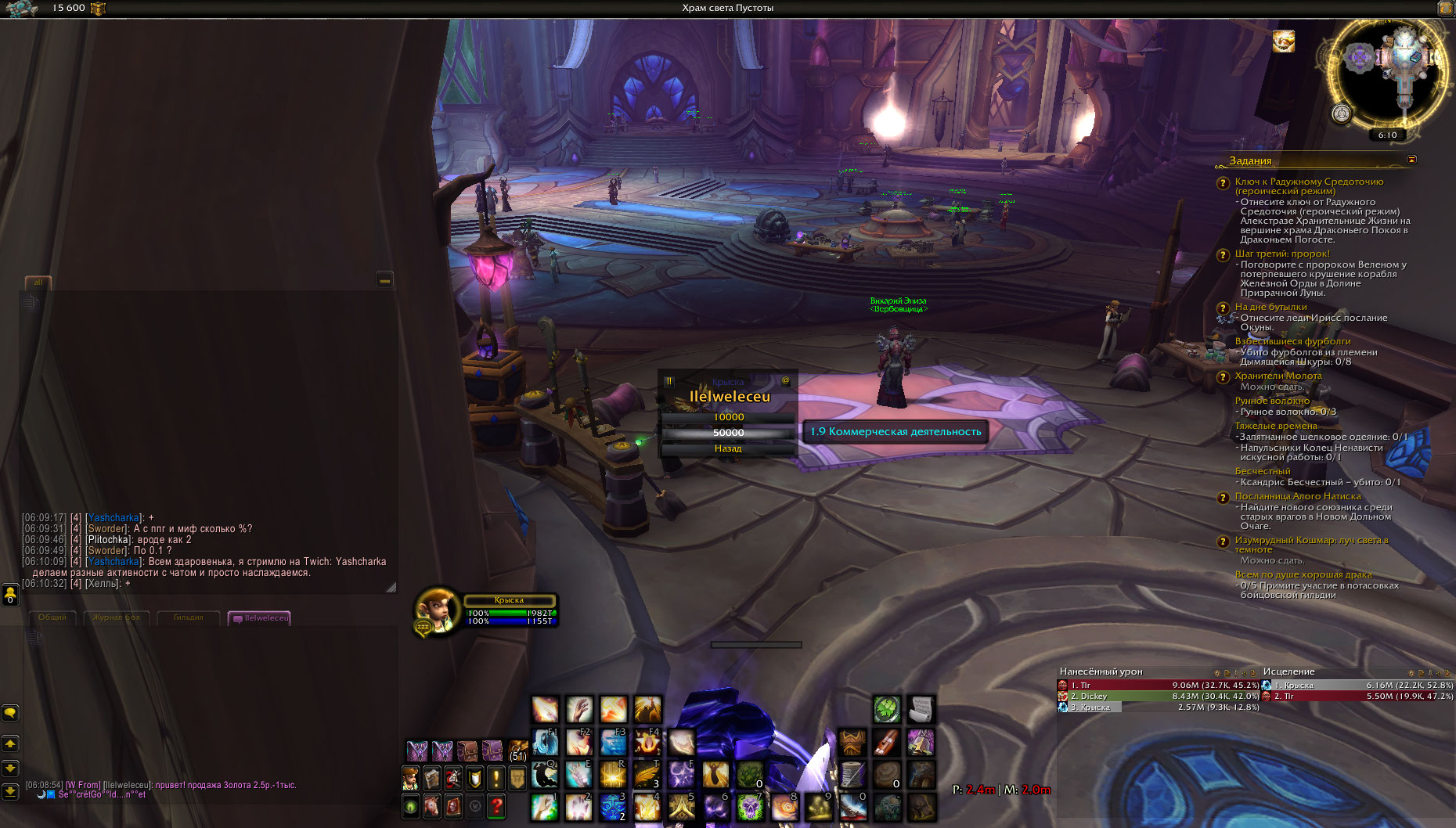Open the red question mark help button
The image size is (1456, 828).
(x=496, y=805)
